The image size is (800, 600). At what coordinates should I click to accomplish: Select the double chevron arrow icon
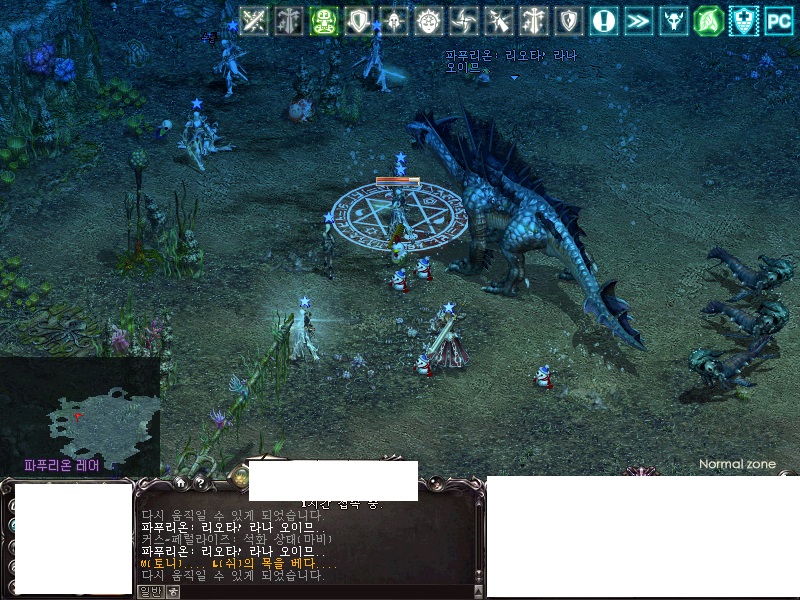[x=638, y=20]
